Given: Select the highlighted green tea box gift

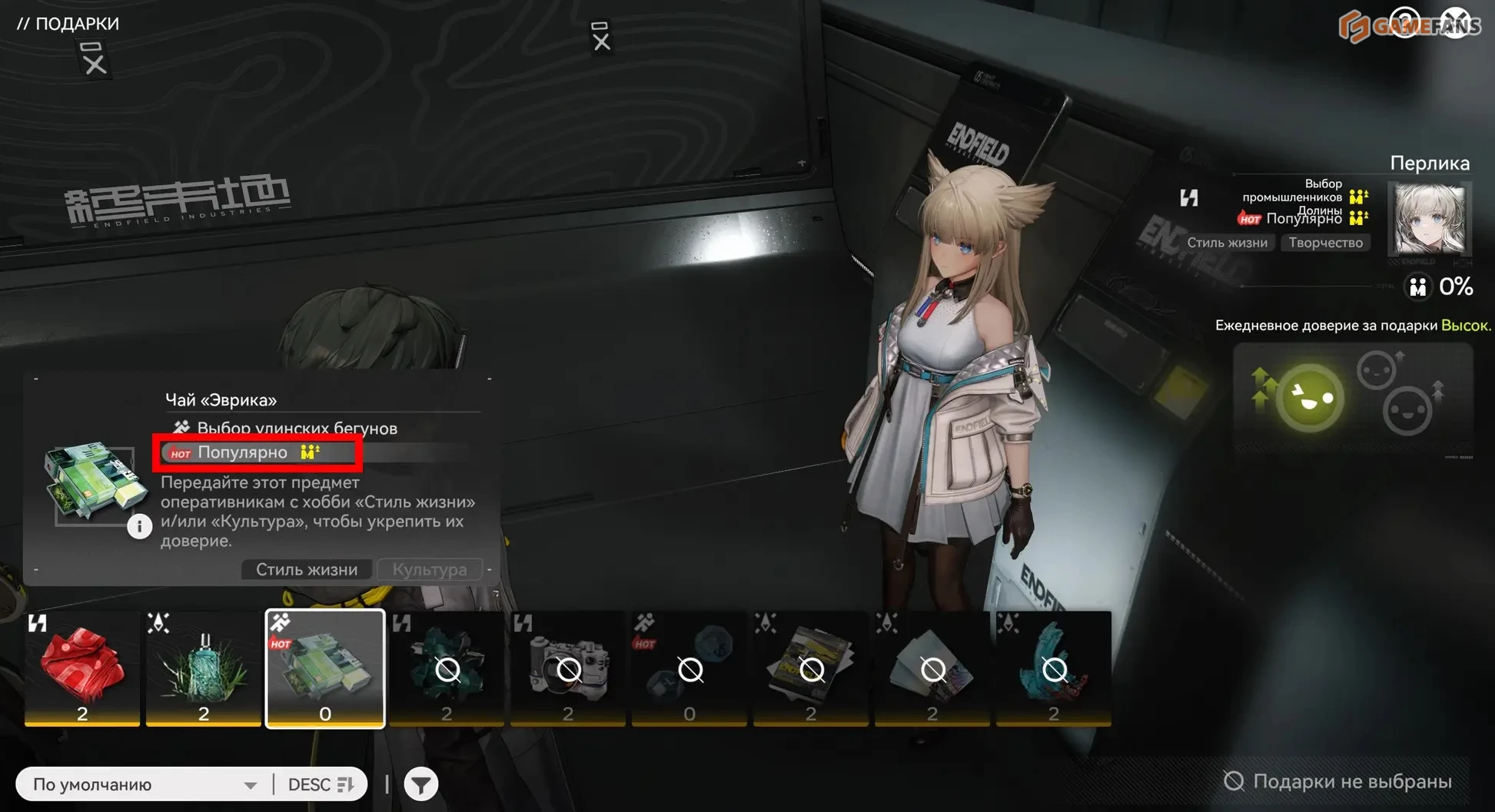Looking at the screenshot, I should (324, 667).
